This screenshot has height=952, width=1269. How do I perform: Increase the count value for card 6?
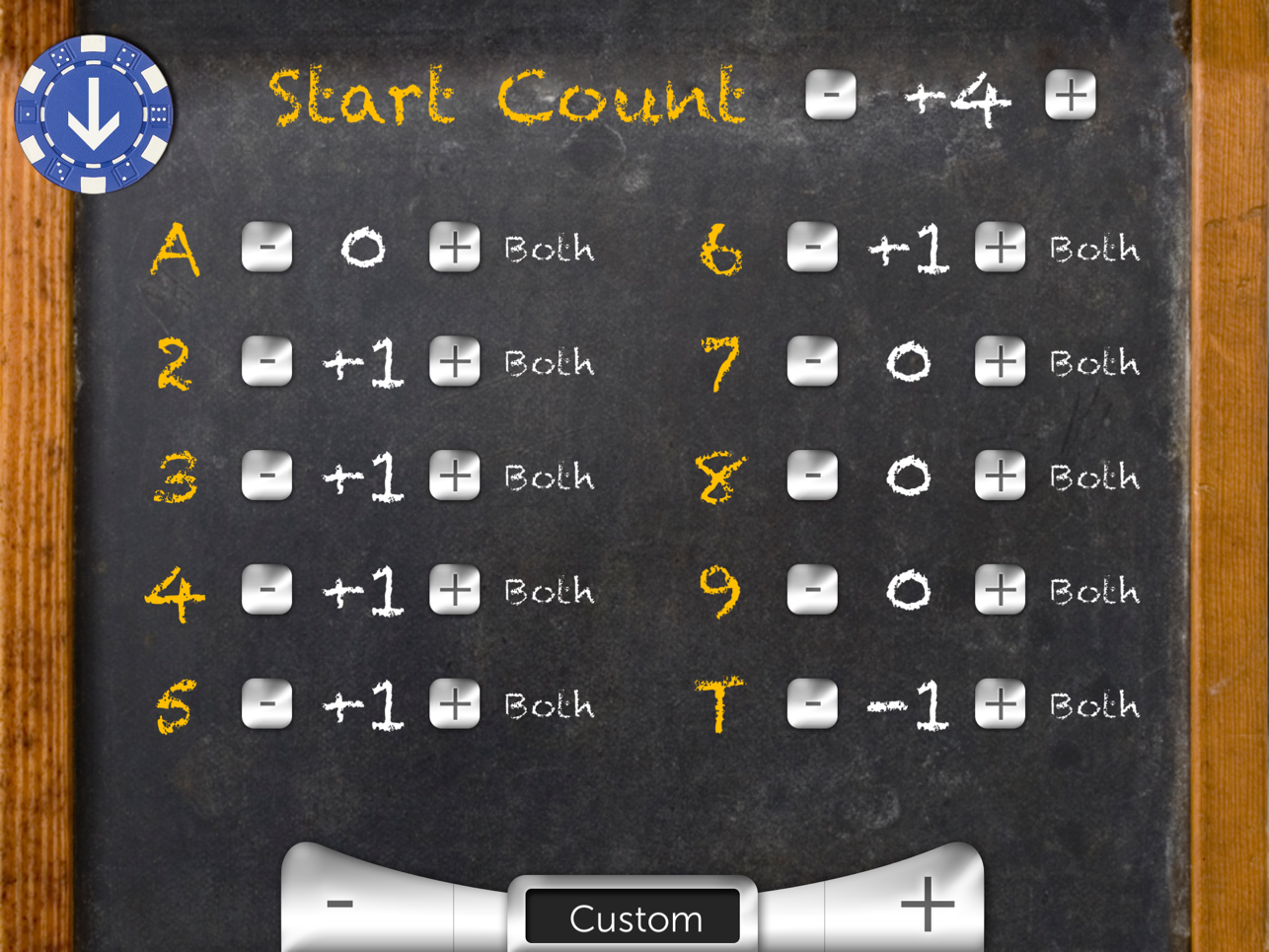tap(998, 248)
